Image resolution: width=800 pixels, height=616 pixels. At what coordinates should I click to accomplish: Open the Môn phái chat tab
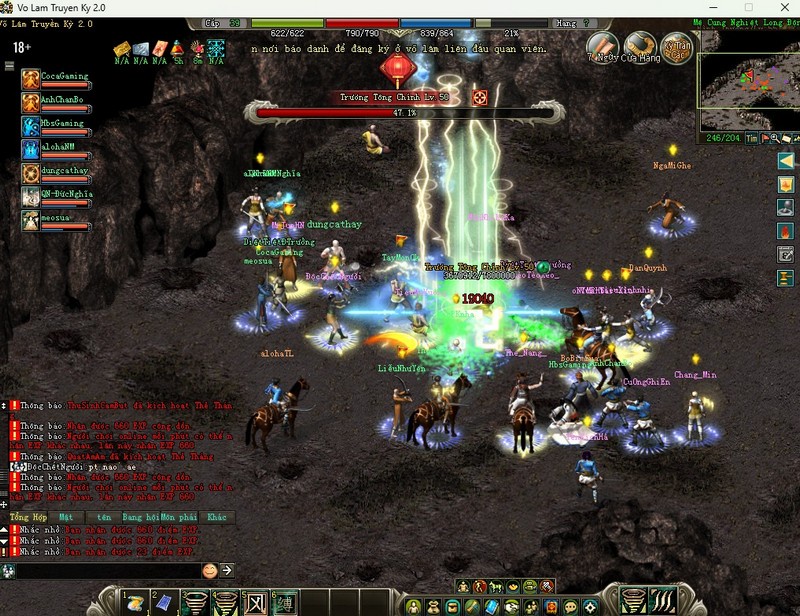(180, 517)
